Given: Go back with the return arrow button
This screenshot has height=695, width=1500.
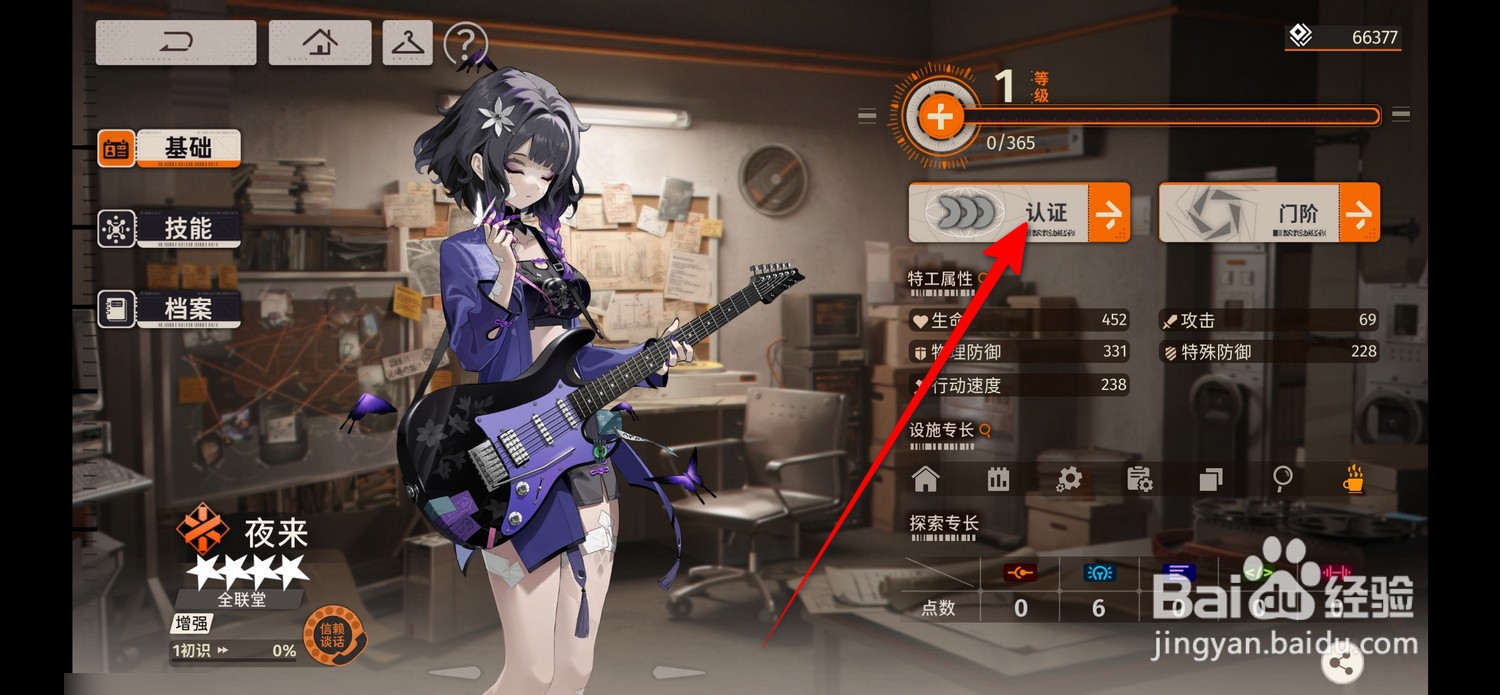Looking at the screenshot, I should click(x=176, y=43).
